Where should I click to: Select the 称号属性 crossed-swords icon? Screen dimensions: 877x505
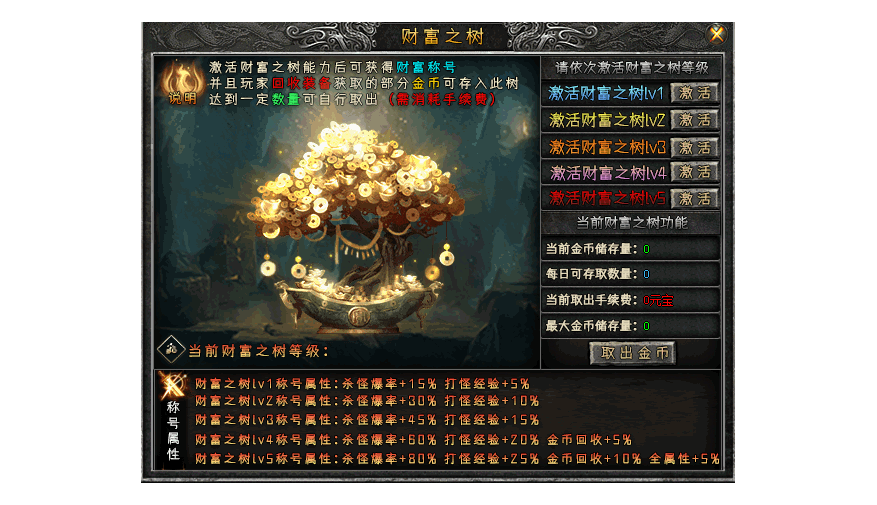(x=174, y=386)
